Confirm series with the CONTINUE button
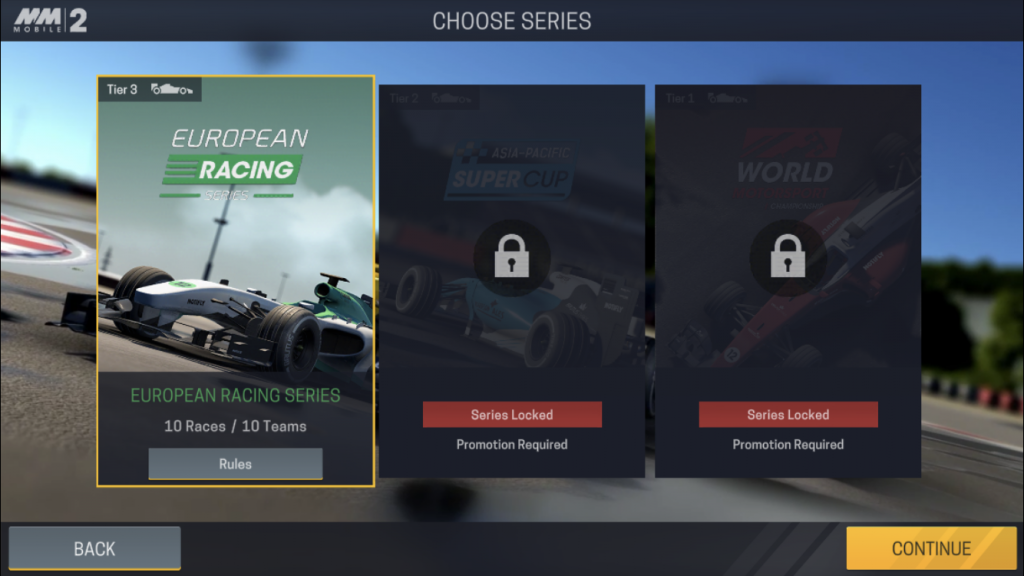This screenshot has height=576, width=1024. pyautogui.click(x=931, y=548)
